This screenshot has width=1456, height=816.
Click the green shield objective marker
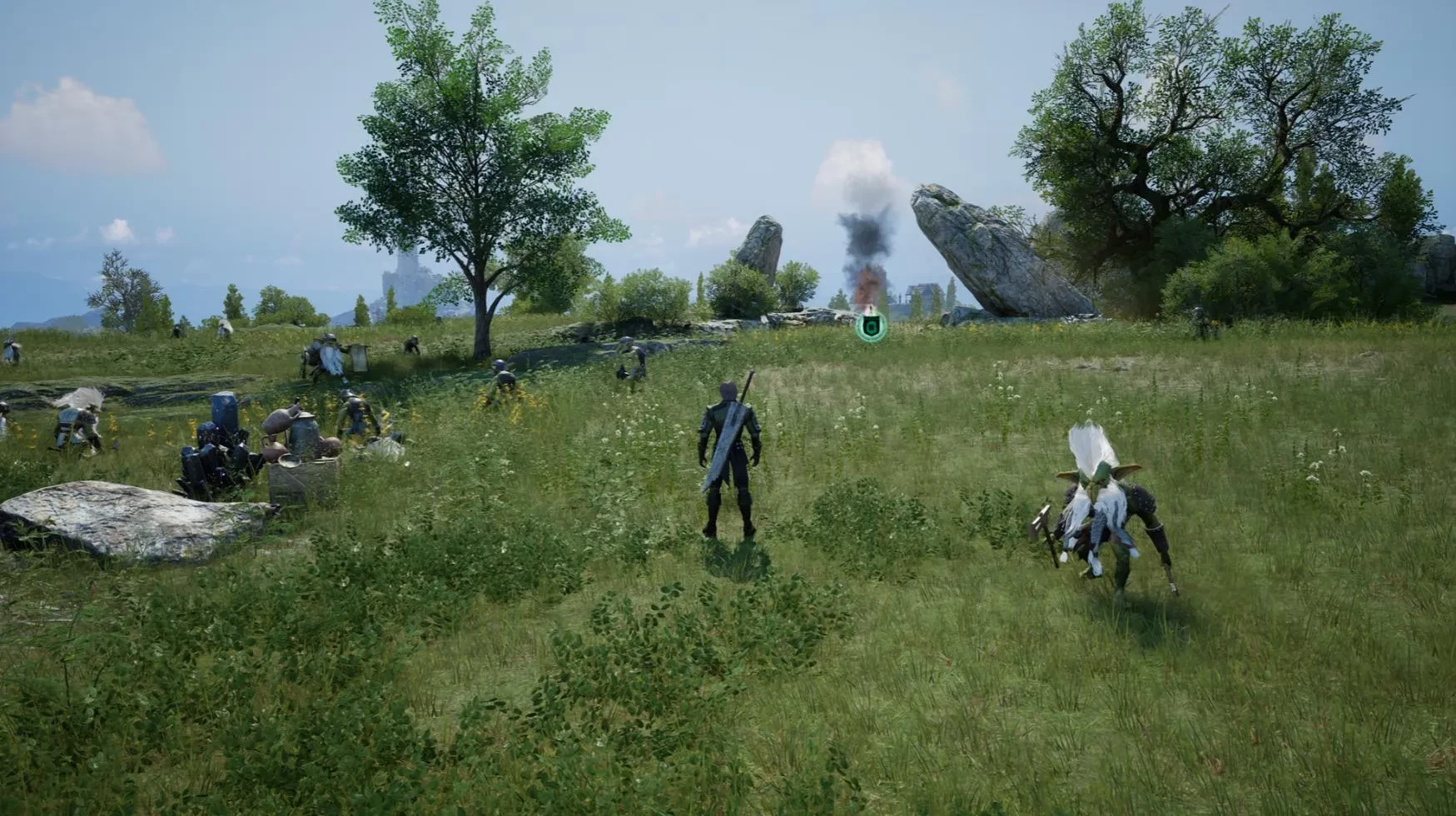click(871, 327)
